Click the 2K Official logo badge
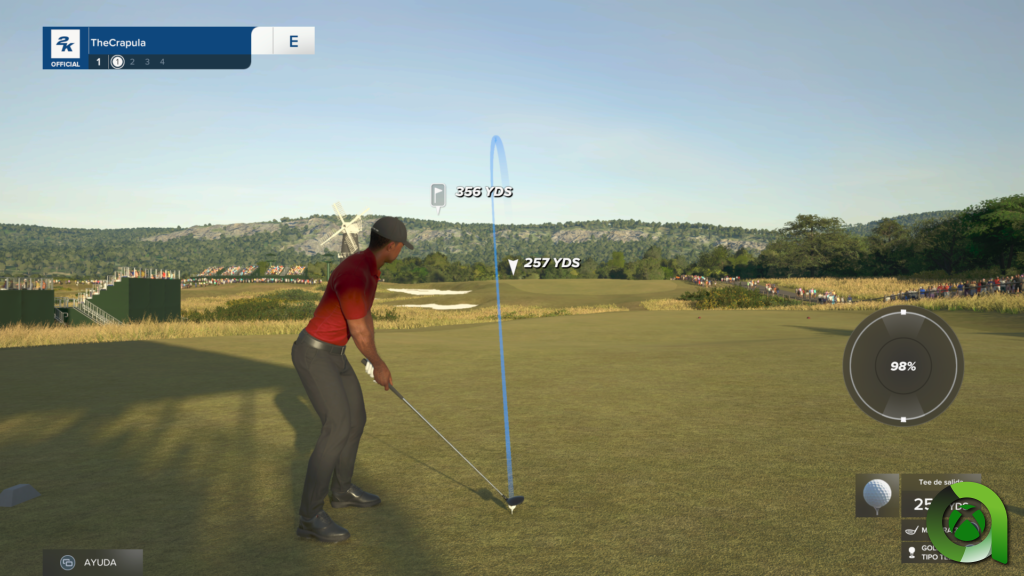 [66, 48]
